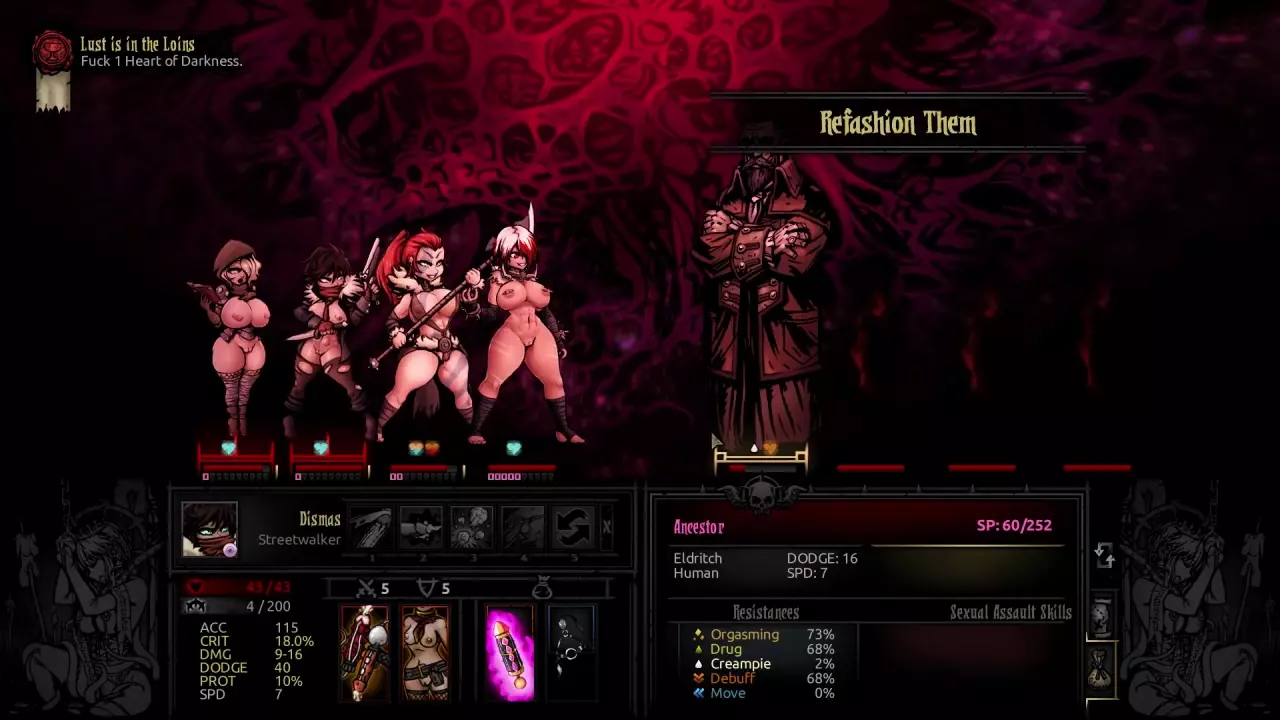Select the dark ring trinket slot
1280x720 pixels.
point(571,653)
